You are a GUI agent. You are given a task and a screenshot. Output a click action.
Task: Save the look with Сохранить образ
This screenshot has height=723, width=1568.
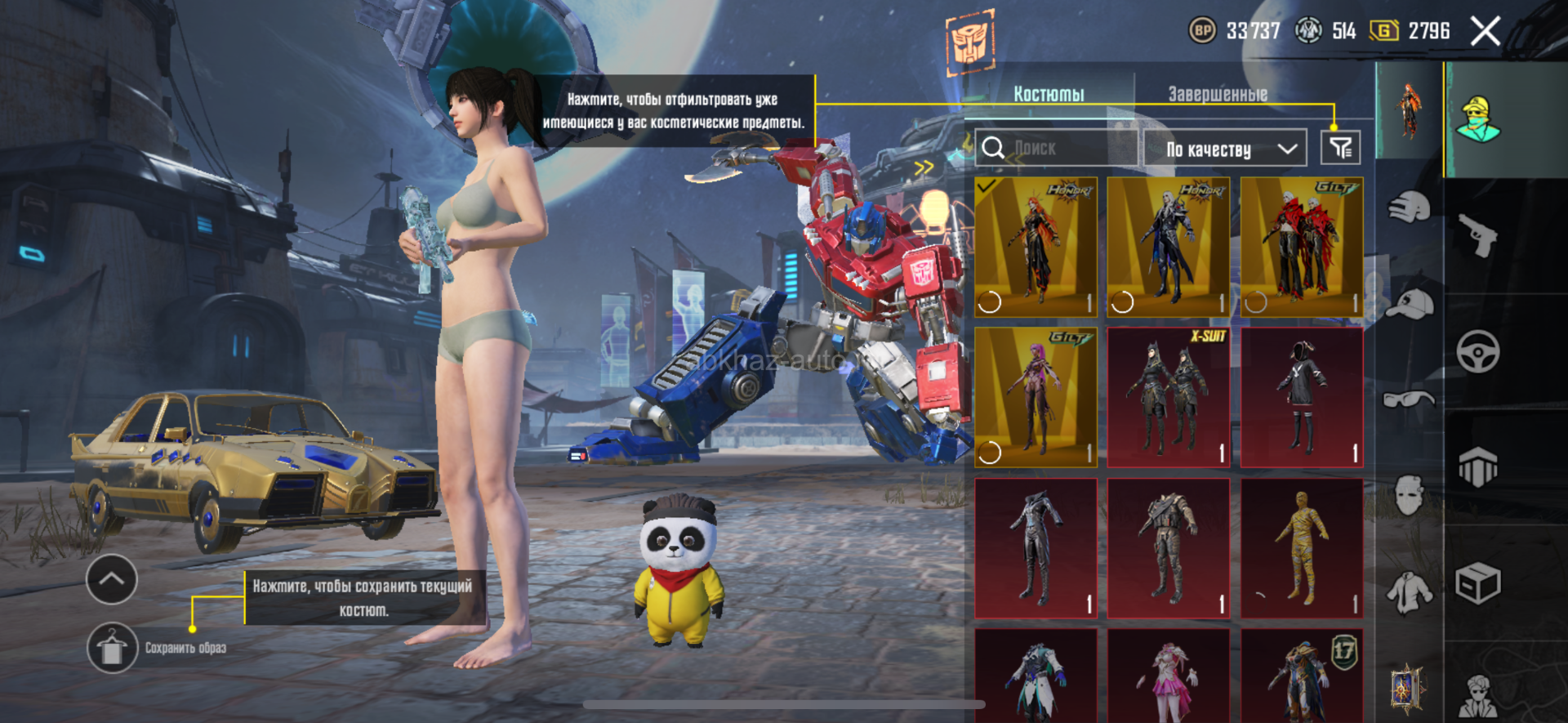[113, 648]
